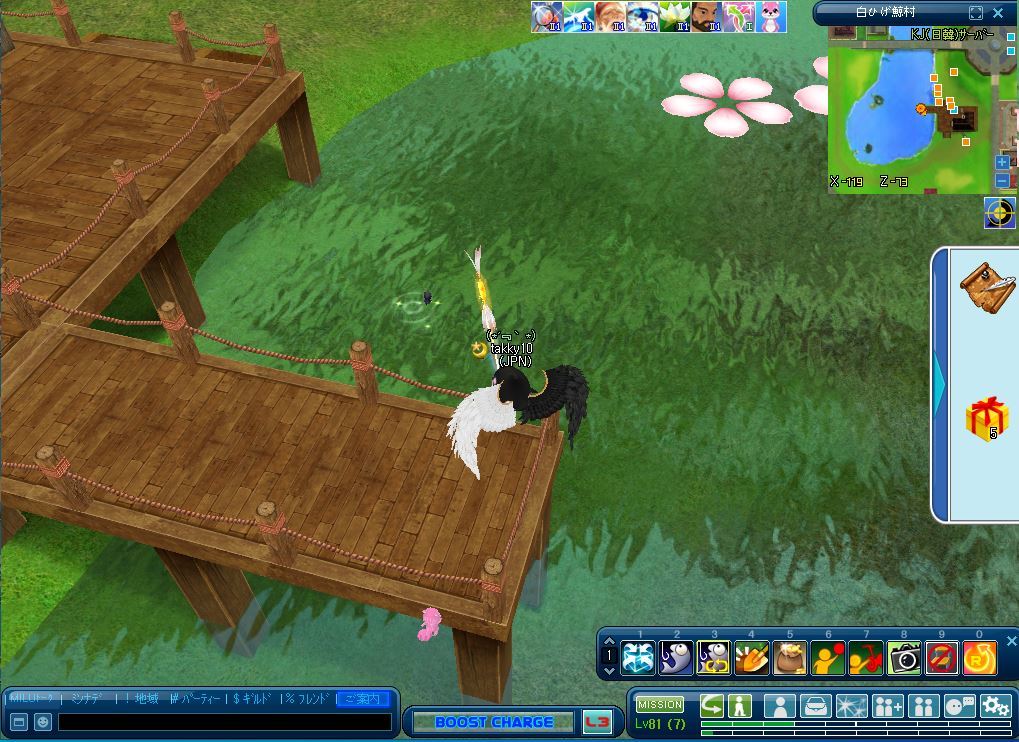This screenshot has height=742, width=1019.
Task: Open the quest scroll icon
Action: point(985,286)
